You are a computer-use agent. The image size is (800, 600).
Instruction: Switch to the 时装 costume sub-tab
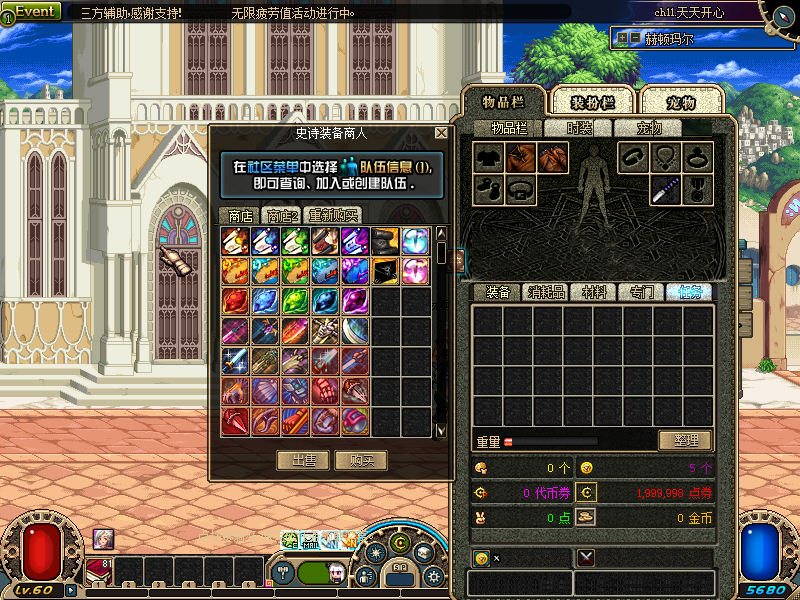point(579,128)
